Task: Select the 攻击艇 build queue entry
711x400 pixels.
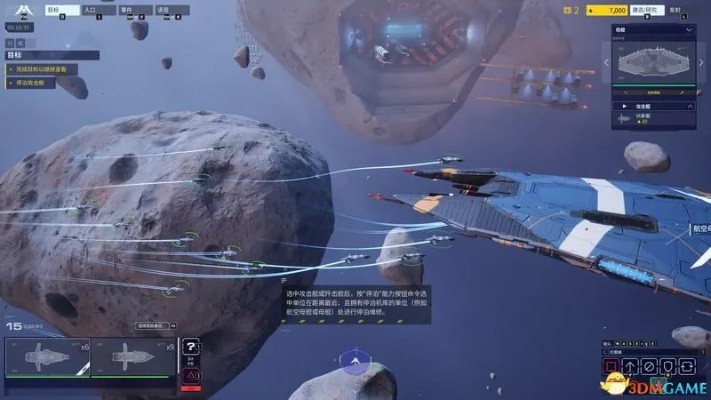Action: tap(640, 117)
